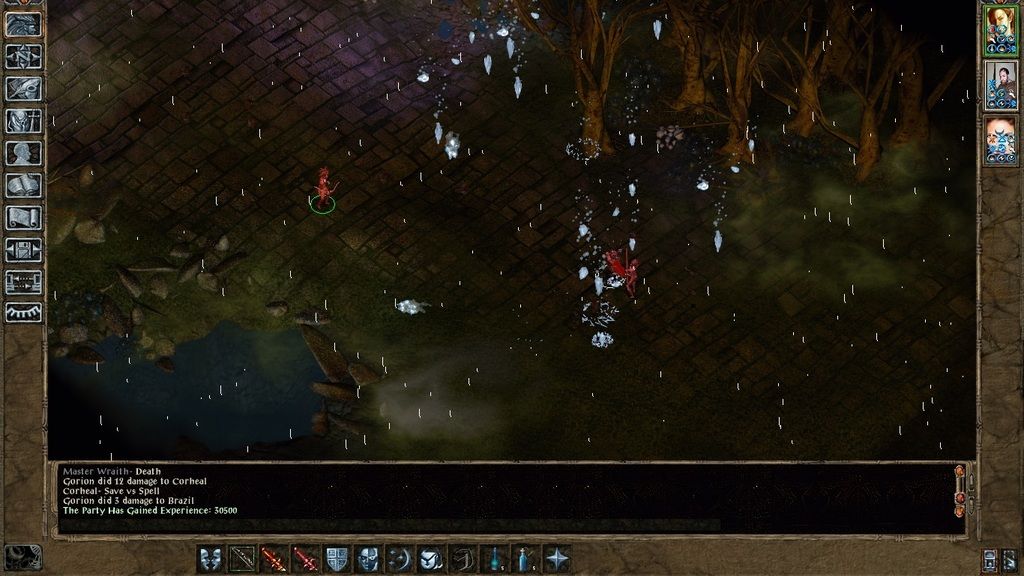Open the character record head-profile icon
This screenshot has height=576, width=1024.
tap(23, 153)
